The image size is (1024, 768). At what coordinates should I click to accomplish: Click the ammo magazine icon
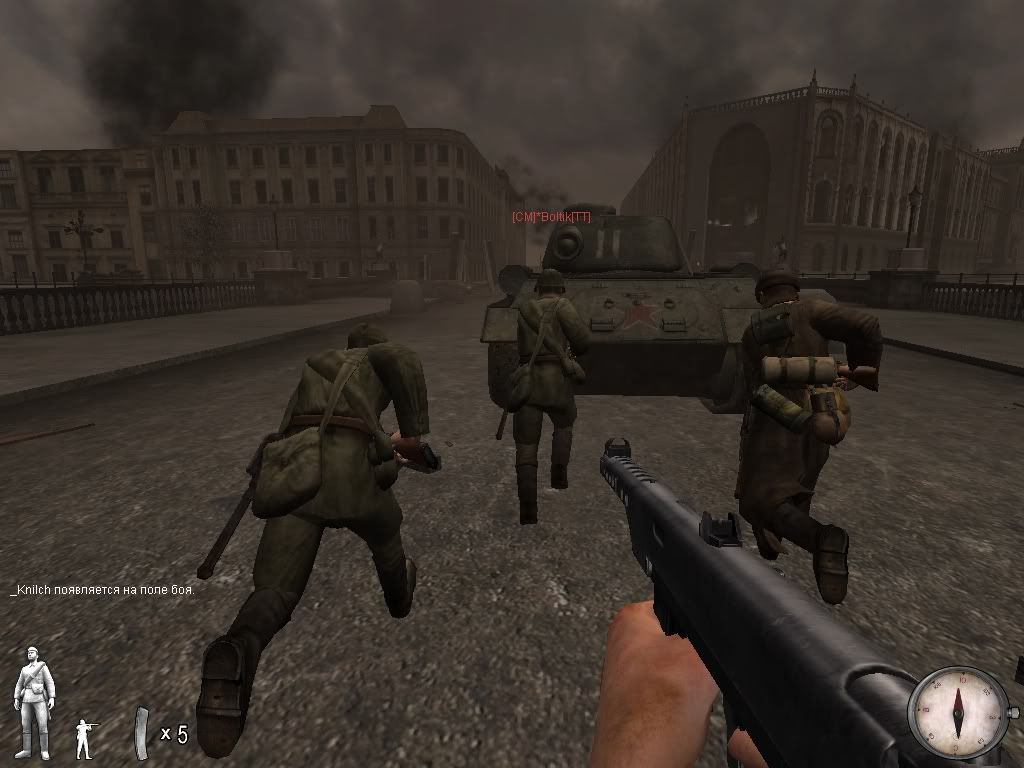143,732
